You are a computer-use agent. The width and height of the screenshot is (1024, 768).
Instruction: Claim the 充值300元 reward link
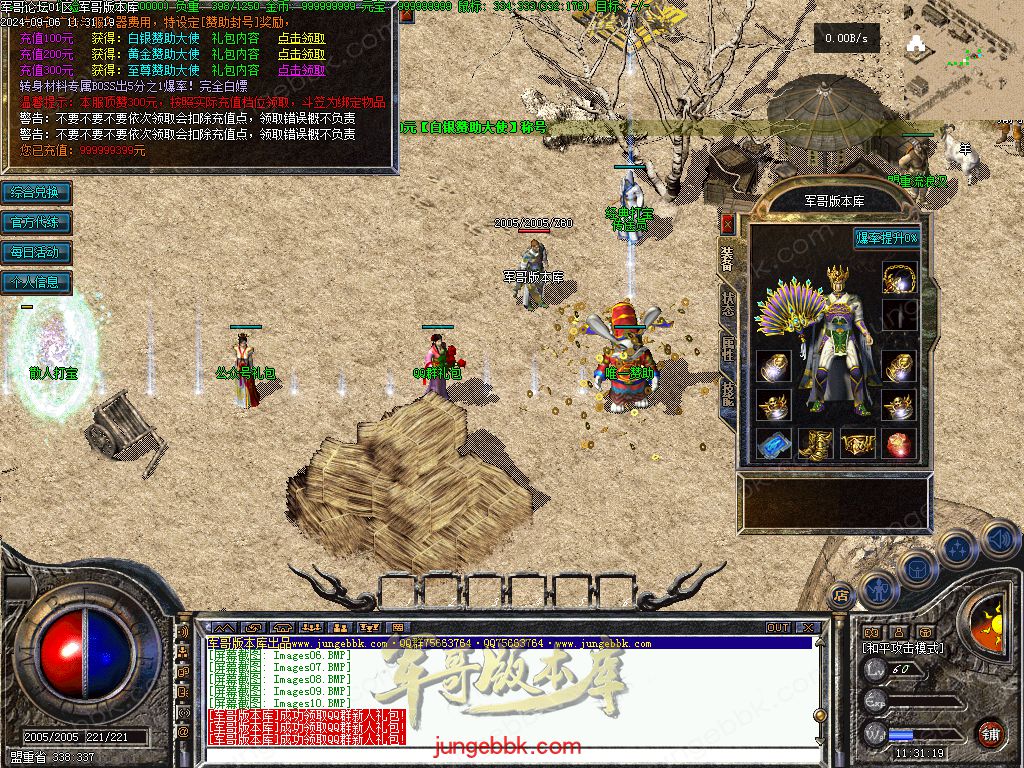coord(301,71)
